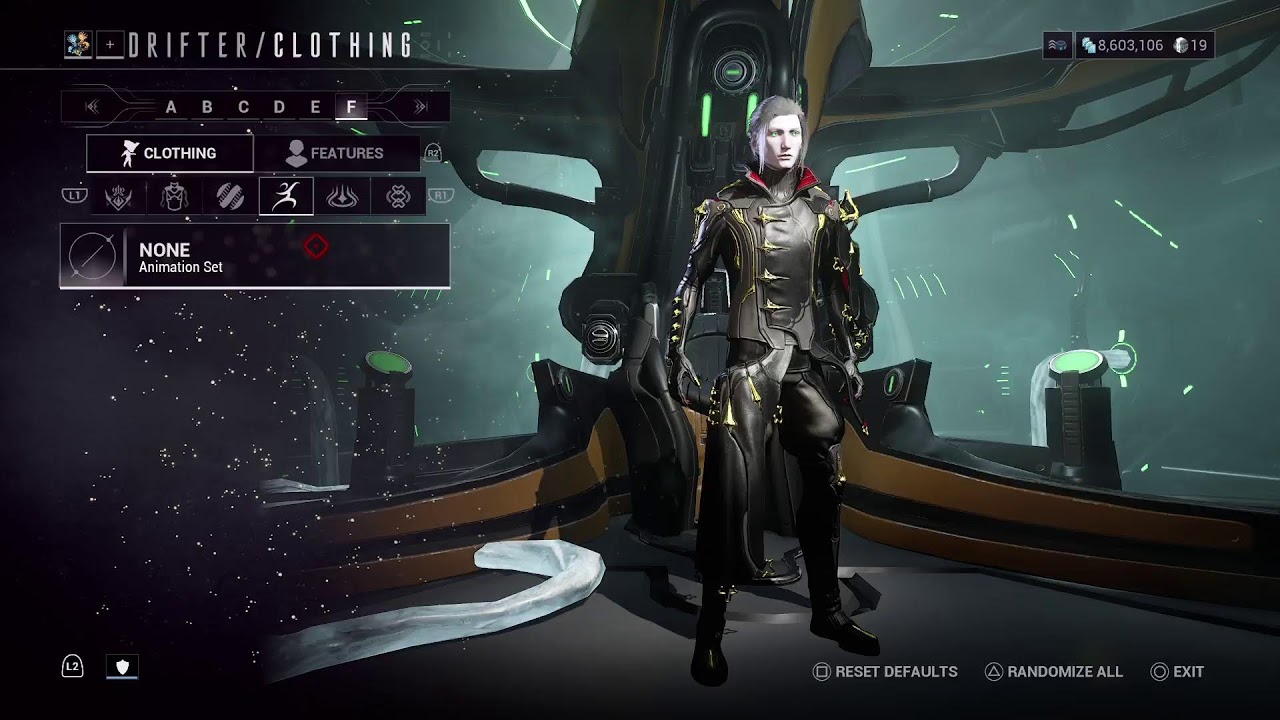Open the profile avatar icon
The image size is (1280, 720).
pos(78,45)
